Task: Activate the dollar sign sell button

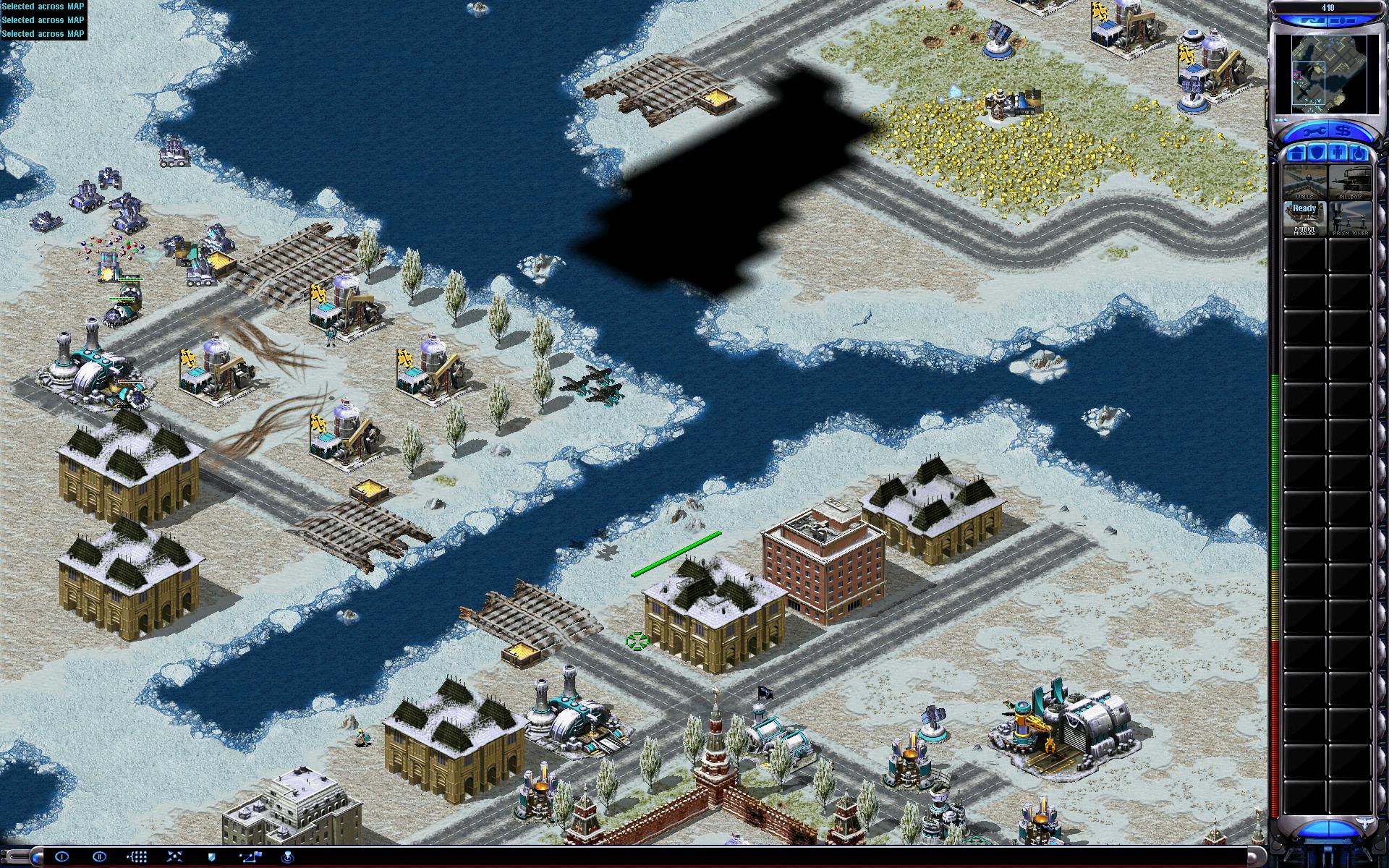Action: [1343, 132]
